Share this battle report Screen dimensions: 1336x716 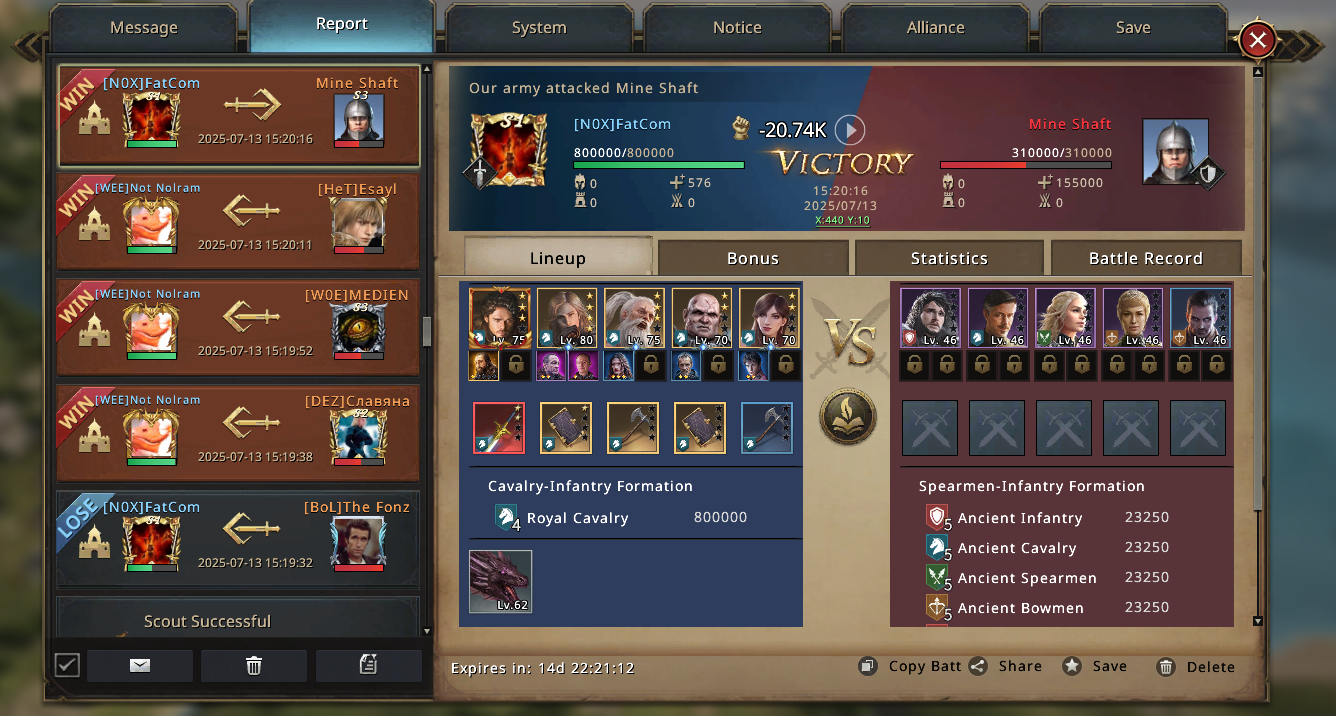tap(1006, 667)
